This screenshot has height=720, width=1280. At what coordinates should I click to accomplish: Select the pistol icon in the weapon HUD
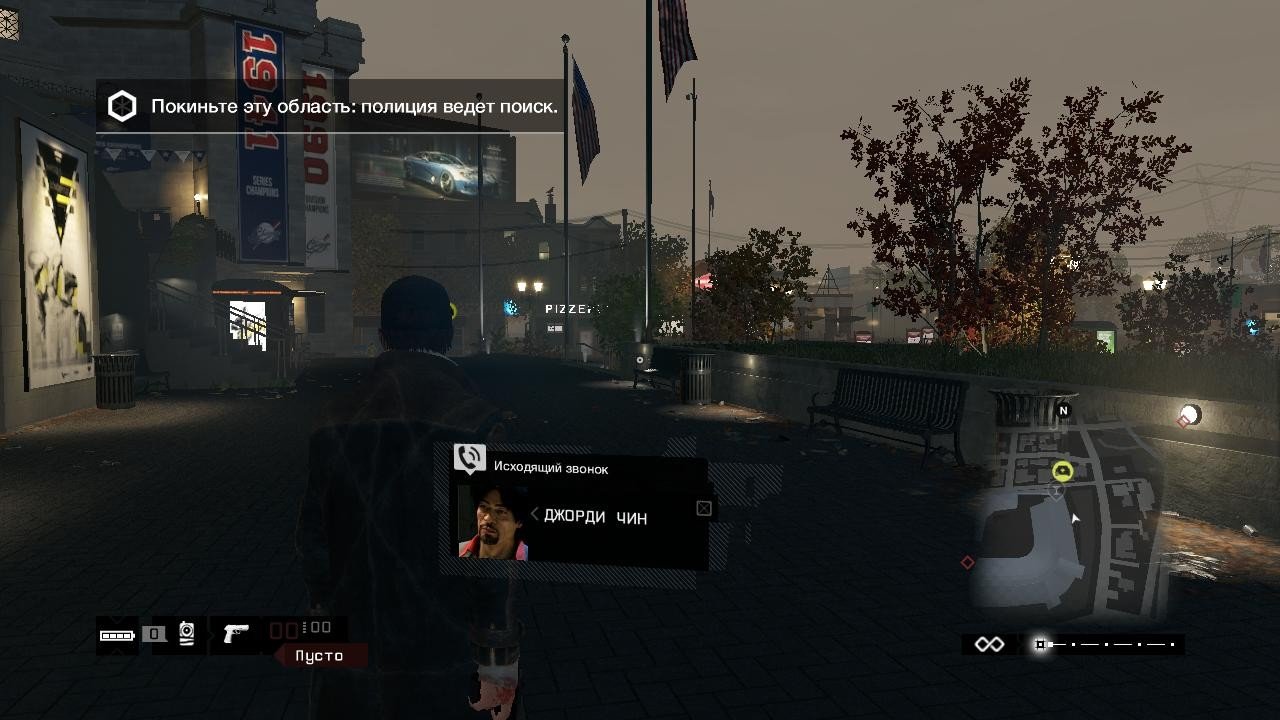[x=237, y=634]
